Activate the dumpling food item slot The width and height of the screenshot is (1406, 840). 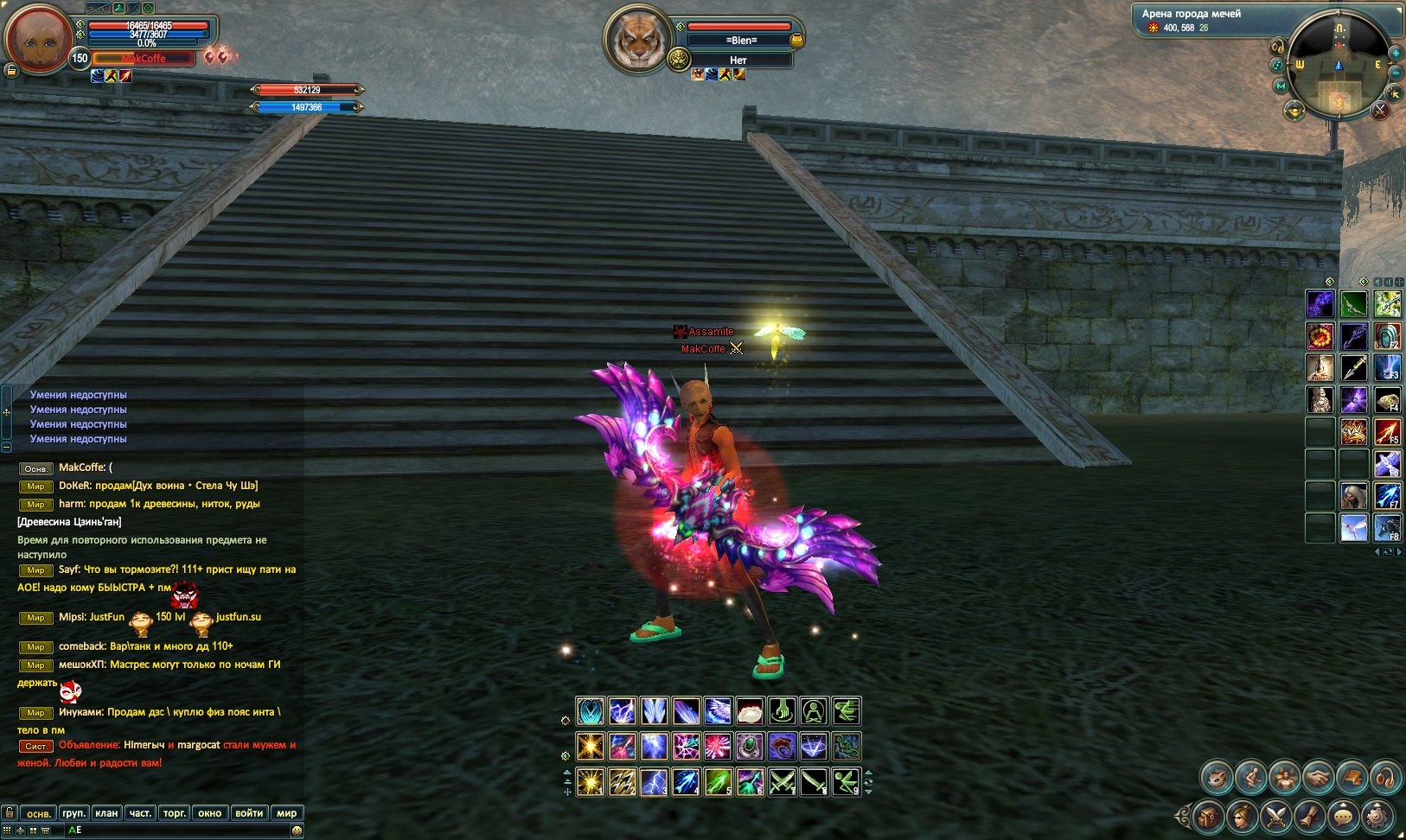(x=750, y=711)
